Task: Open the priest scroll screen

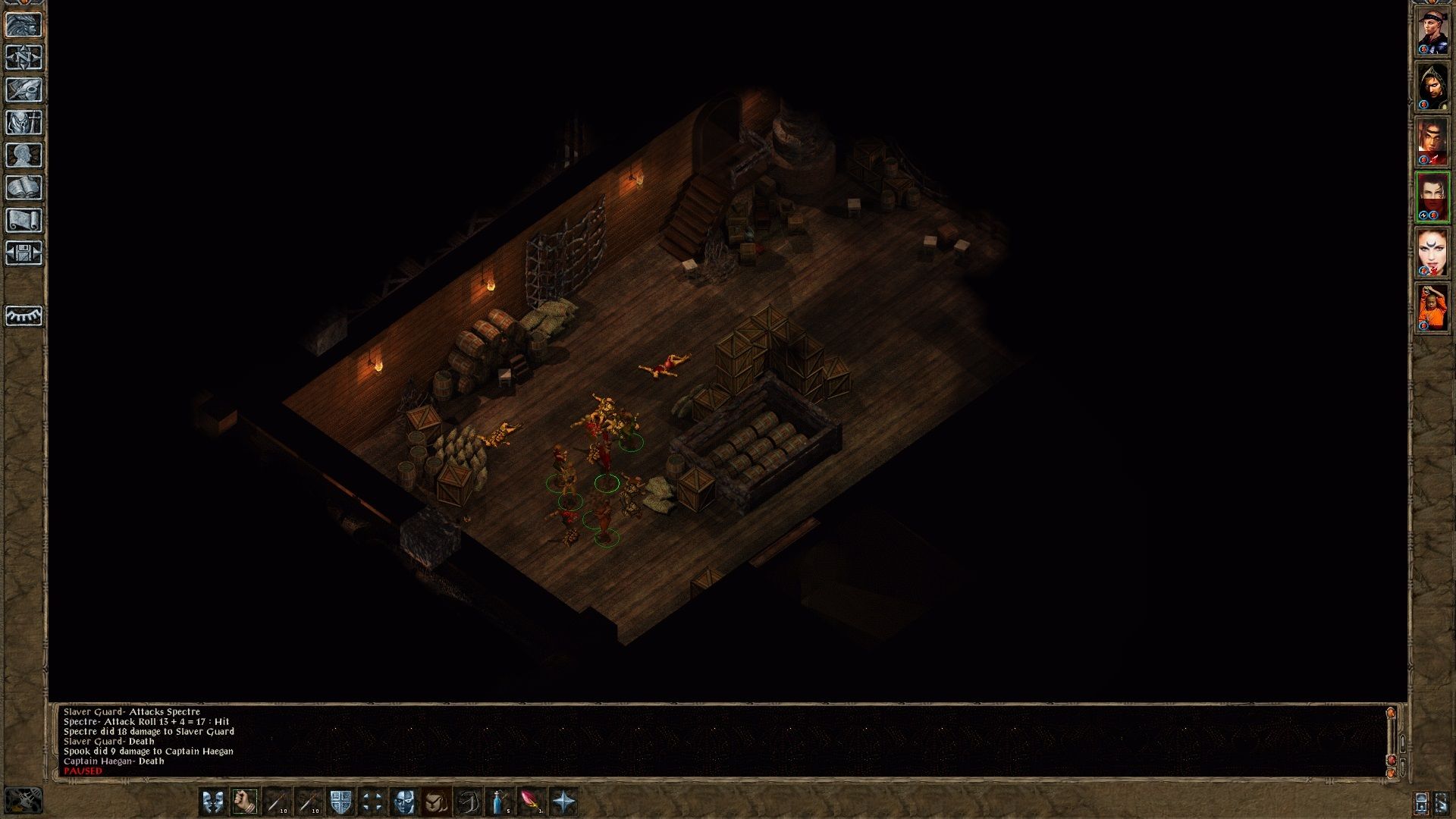Action: [x=24, y=221]
